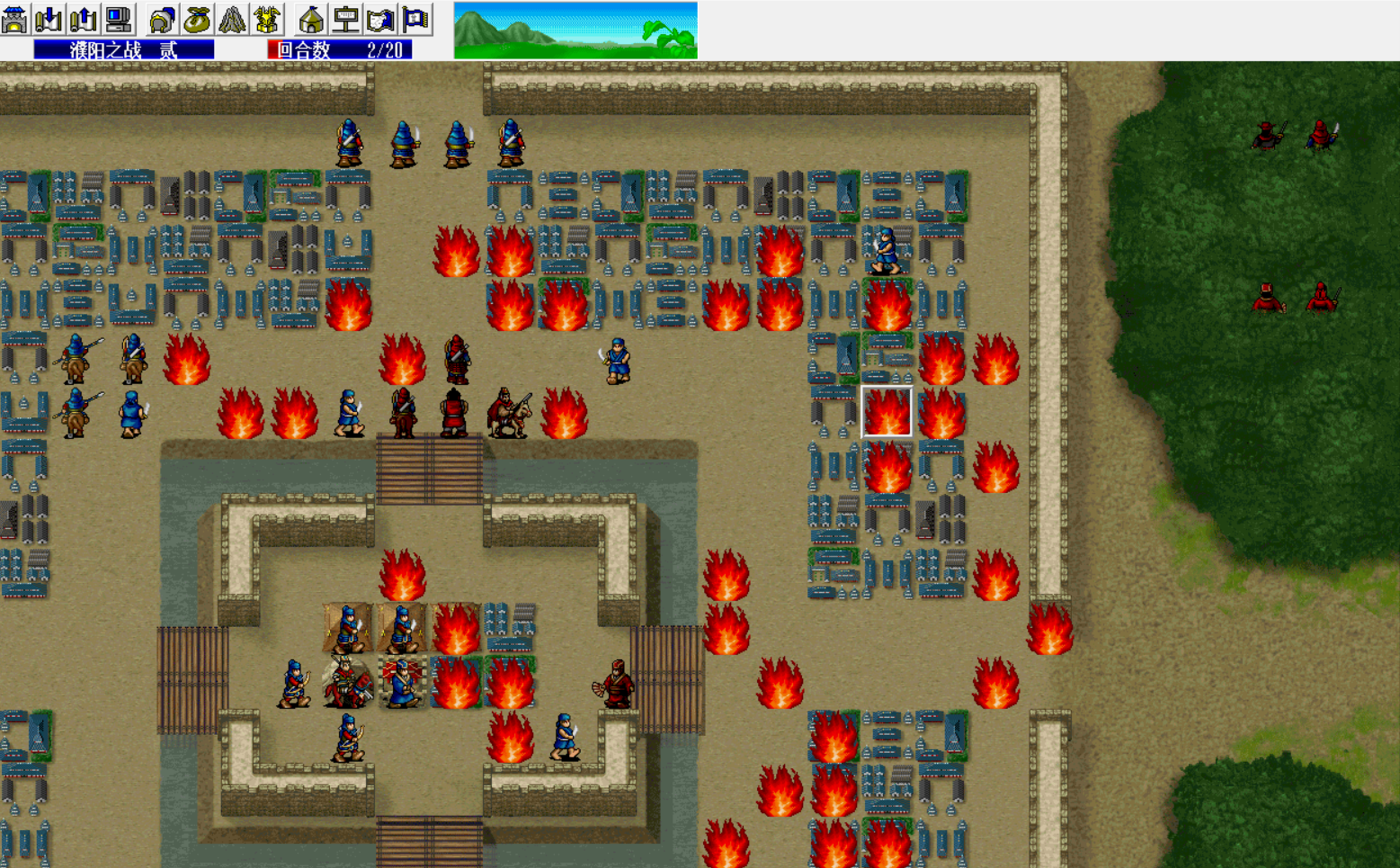The width and height of the screenshot is (1400, 868).
Task: Click the 濮阳之战 贰 scenario banner
Action: [x=124, y=50]
